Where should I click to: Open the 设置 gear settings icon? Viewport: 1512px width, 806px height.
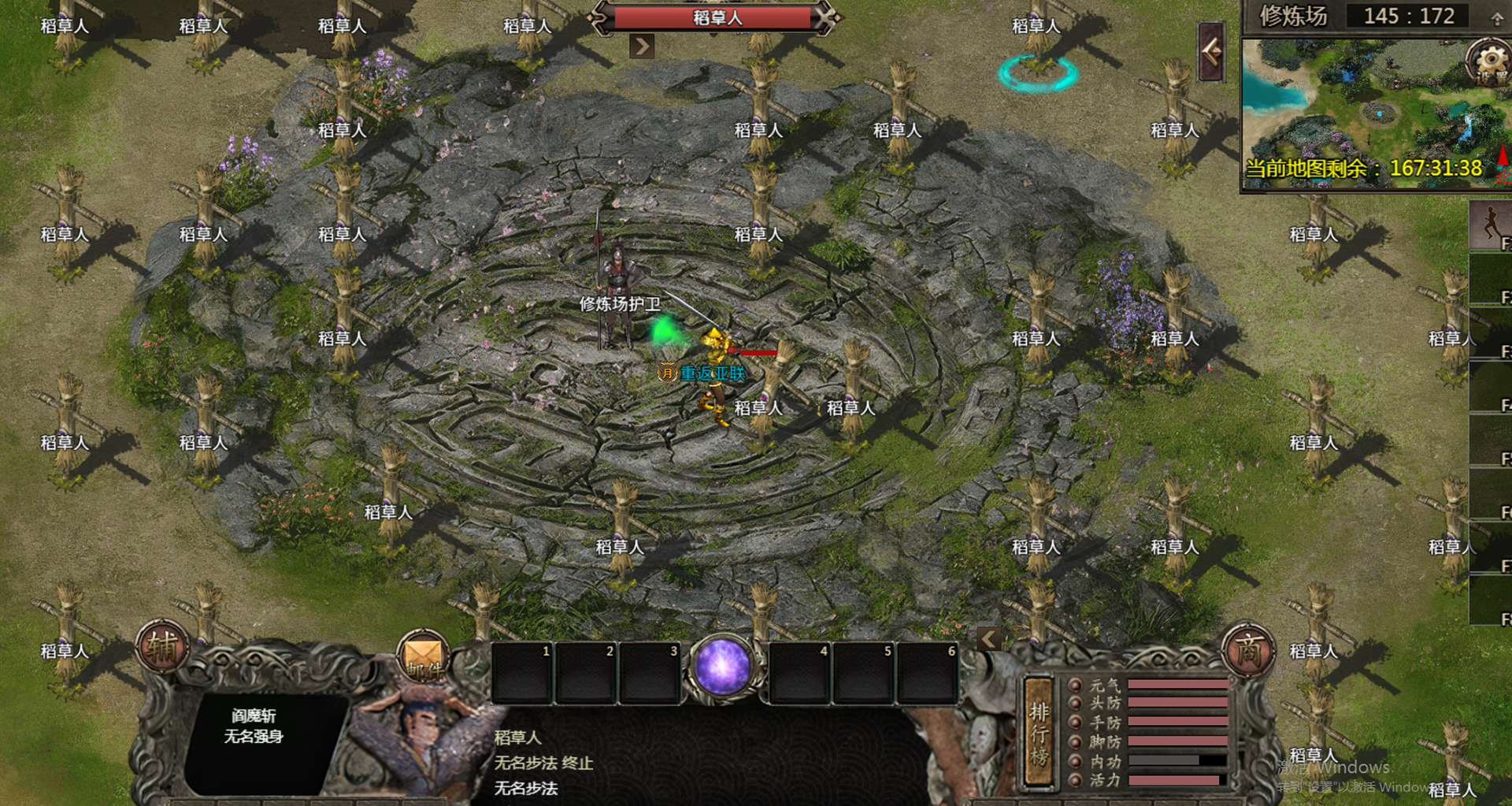point(1488,61)
